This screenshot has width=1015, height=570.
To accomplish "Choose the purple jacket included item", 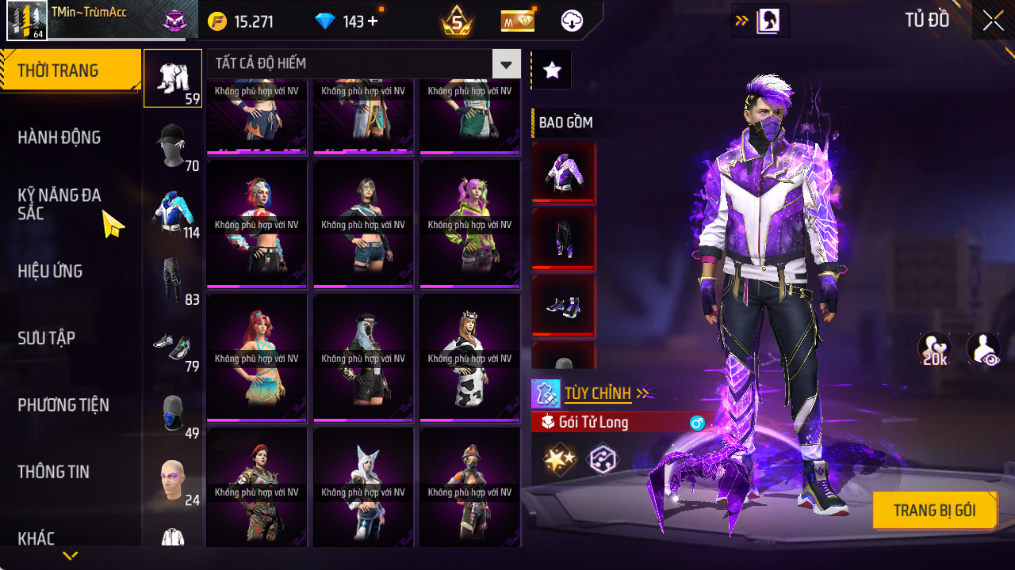I will click(563, 173).
